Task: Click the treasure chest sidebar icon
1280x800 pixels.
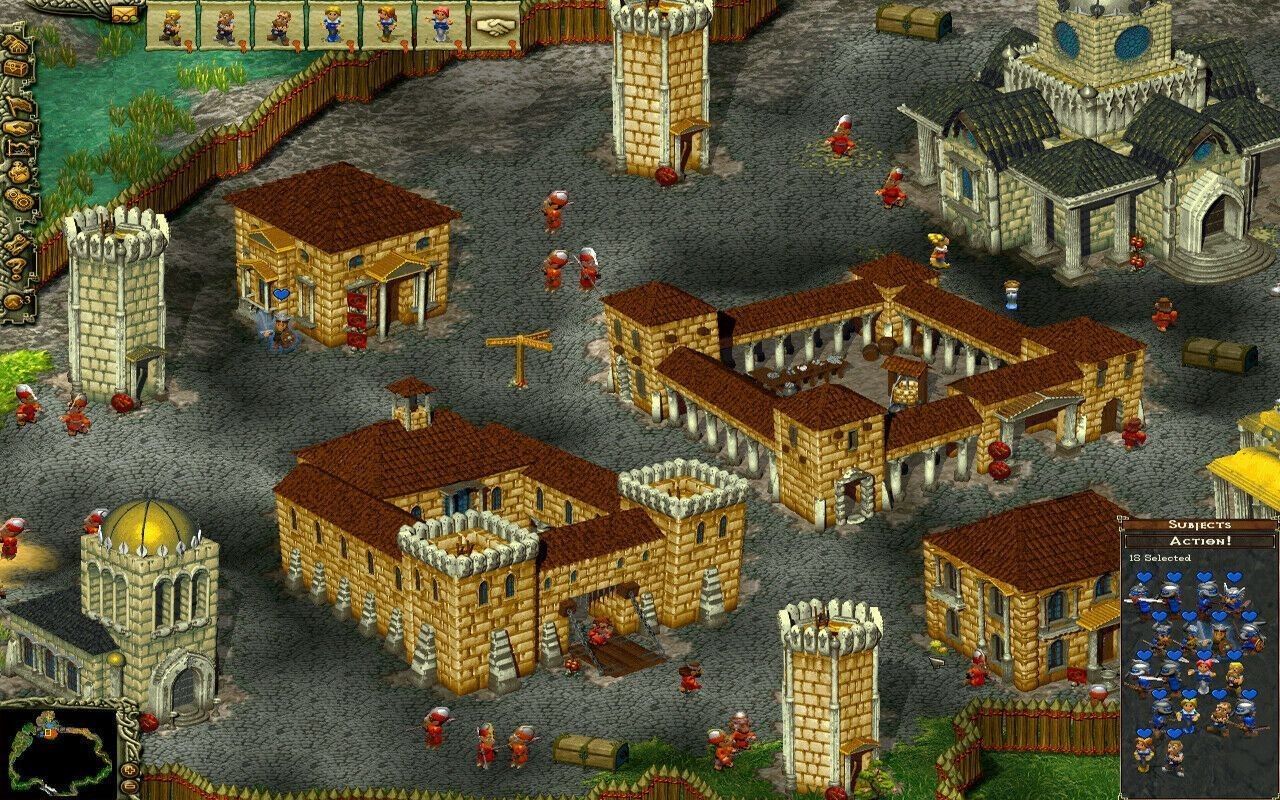Action: tap(15, 69)
